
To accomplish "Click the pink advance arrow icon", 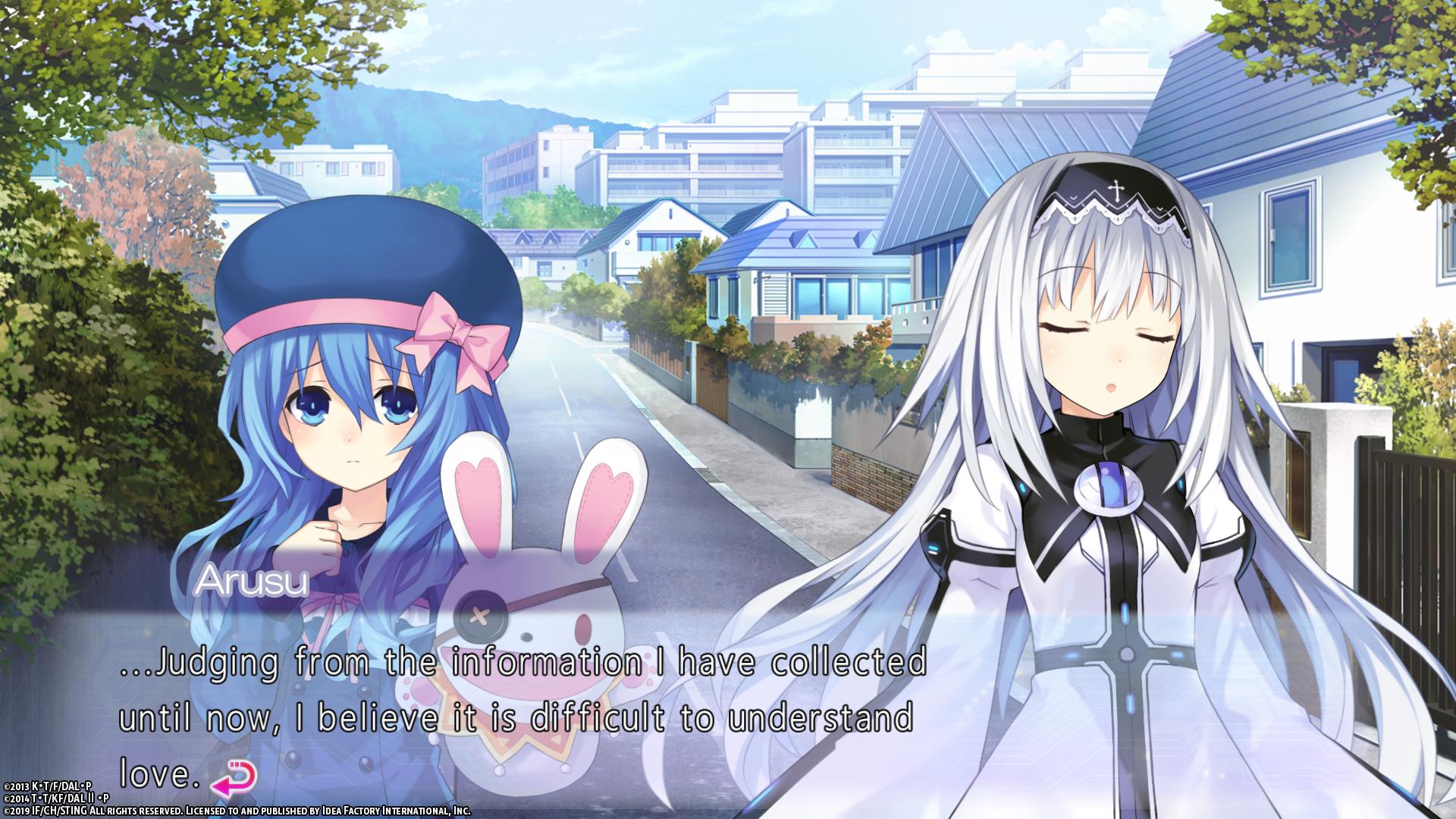I will tap(232, 777).
